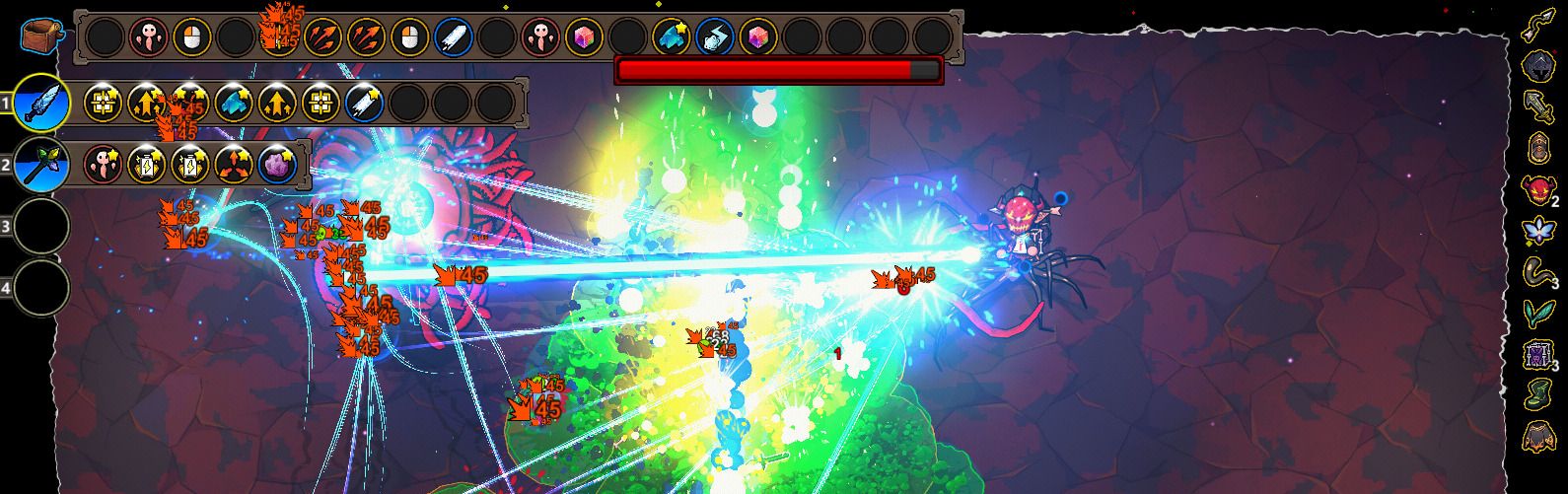Open the treasure chest inventory icon
This screenshot has height=494, width=1568.
44,36
